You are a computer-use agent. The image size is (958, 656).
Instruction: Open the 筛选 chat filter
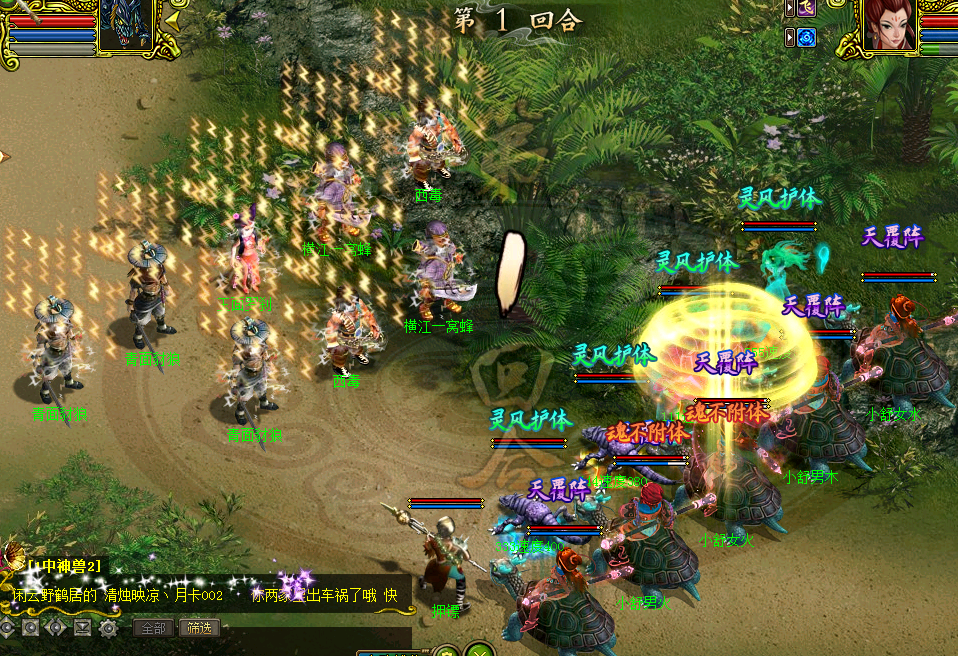click(x=199, y=628)
